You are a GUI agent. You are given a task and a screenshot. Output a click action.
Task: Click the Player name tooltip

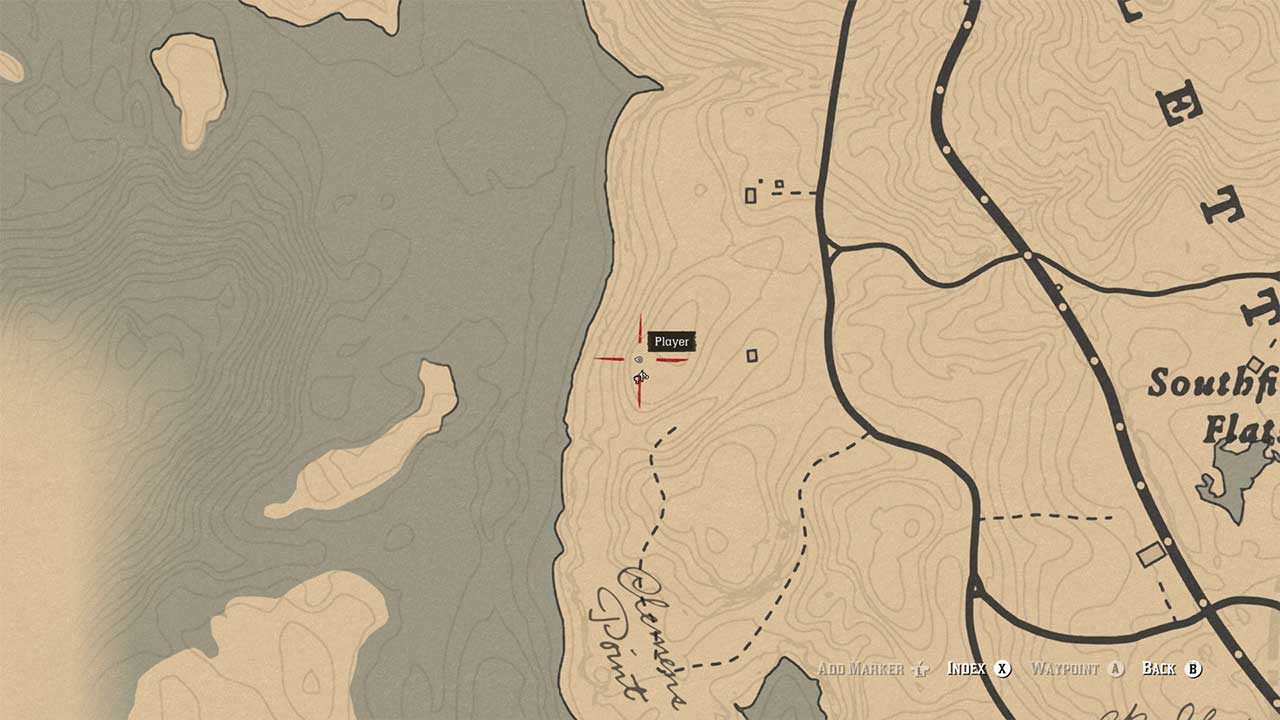pyautogui.click(x=672, y=341)
